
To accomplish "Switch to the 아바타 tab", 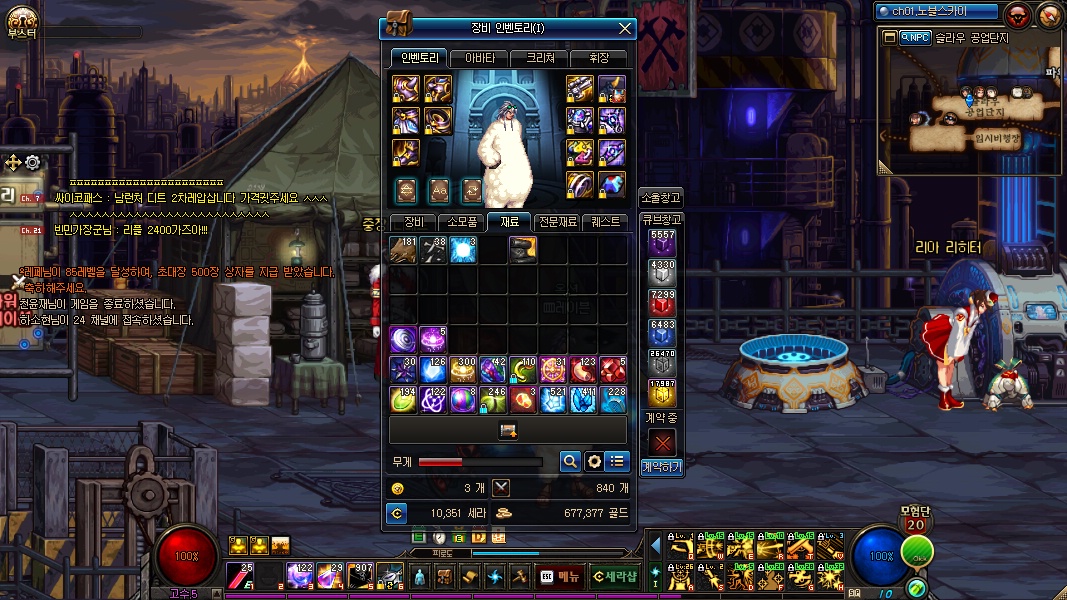I will (x=479, y=58).
